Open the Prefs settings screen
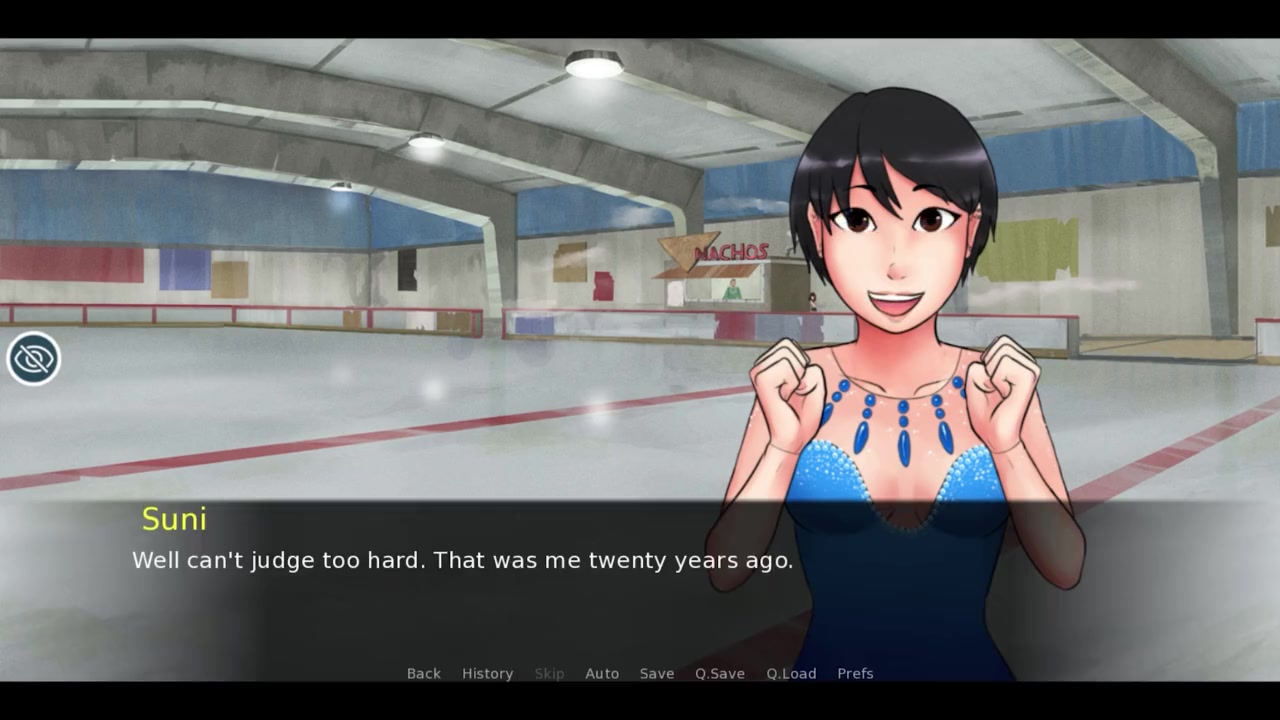Image resolution: width=1280 pixels, height=720 pixels. click(855, 673)
